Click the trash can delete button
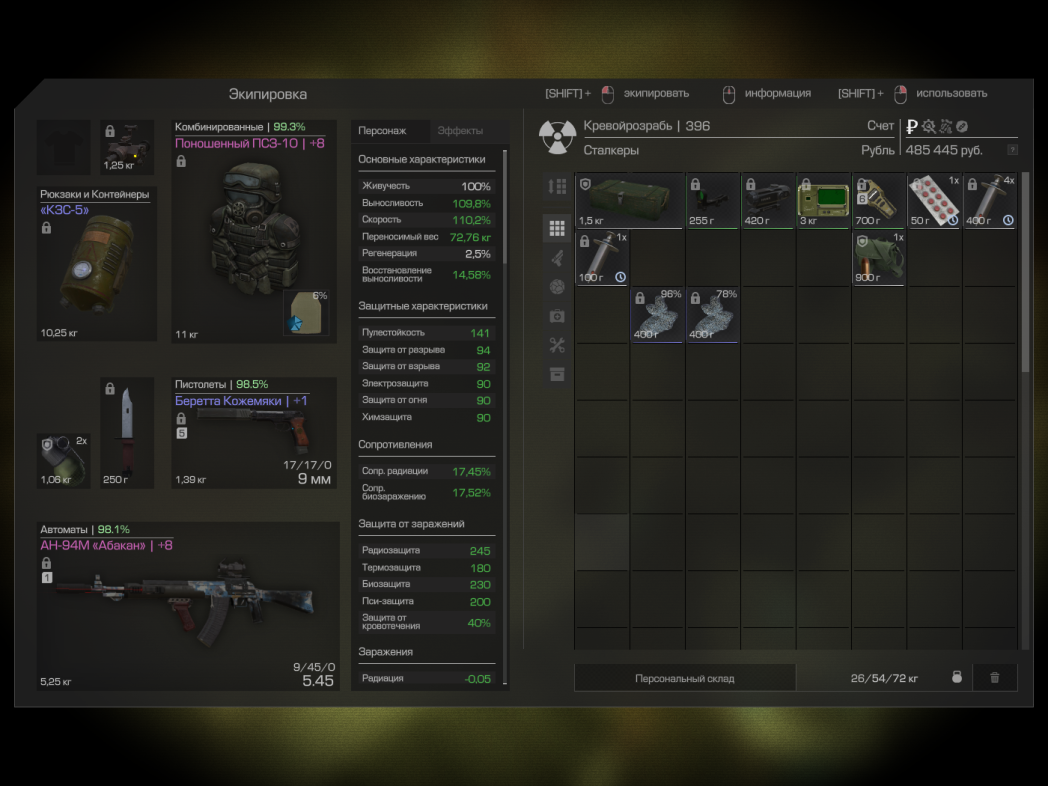 pyautogui.click(x=994, y=678)
